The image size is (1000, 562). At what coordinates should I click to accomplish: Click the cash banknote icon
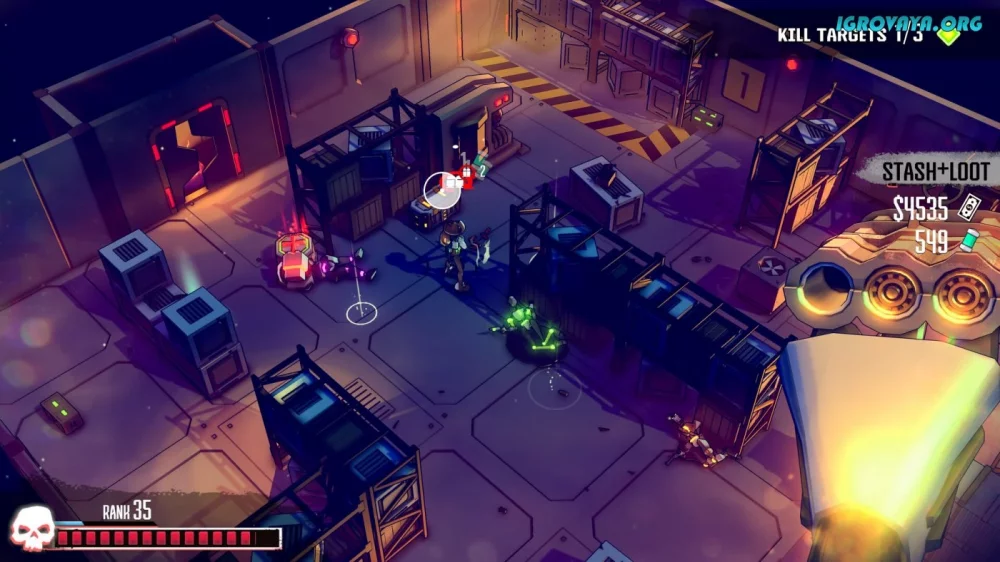969,208
